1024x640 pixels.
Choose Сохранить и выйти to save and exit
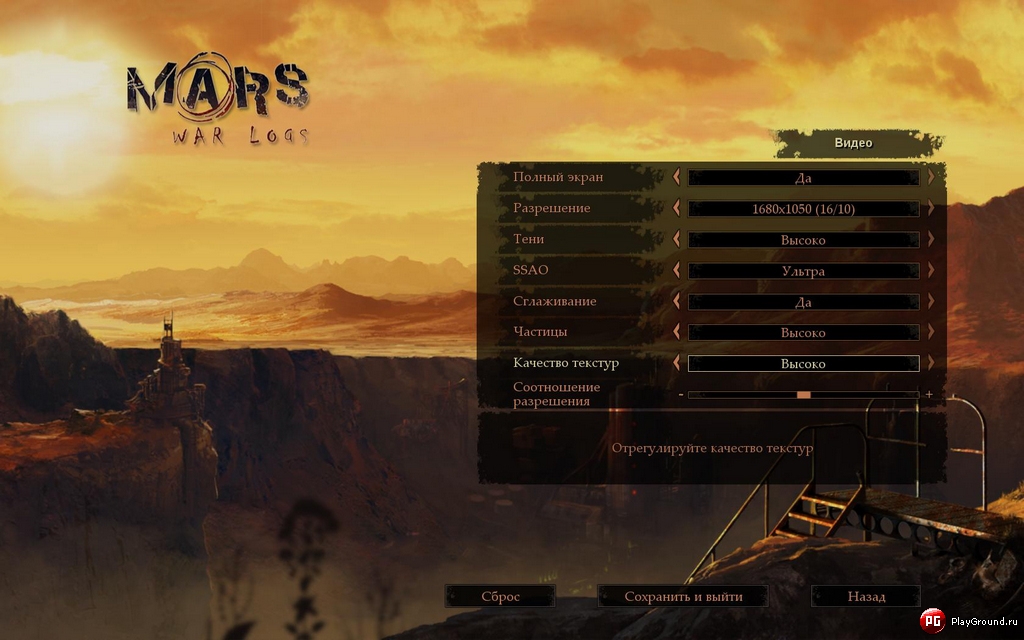pos(683,597)
